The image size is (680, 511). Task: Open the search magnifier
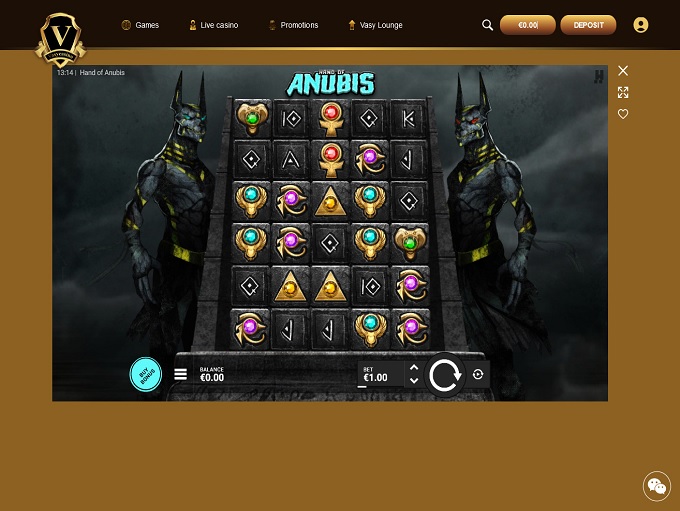pyautogui.click(x=488, y=25)
